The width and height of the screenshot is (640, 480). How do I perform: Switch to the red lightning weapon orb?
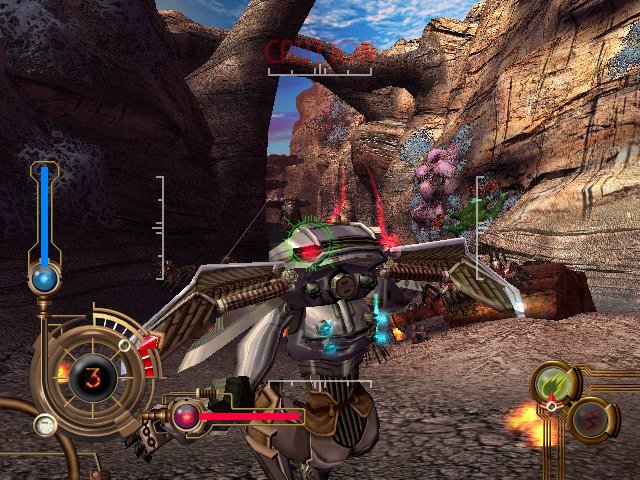tap(590, 417)
